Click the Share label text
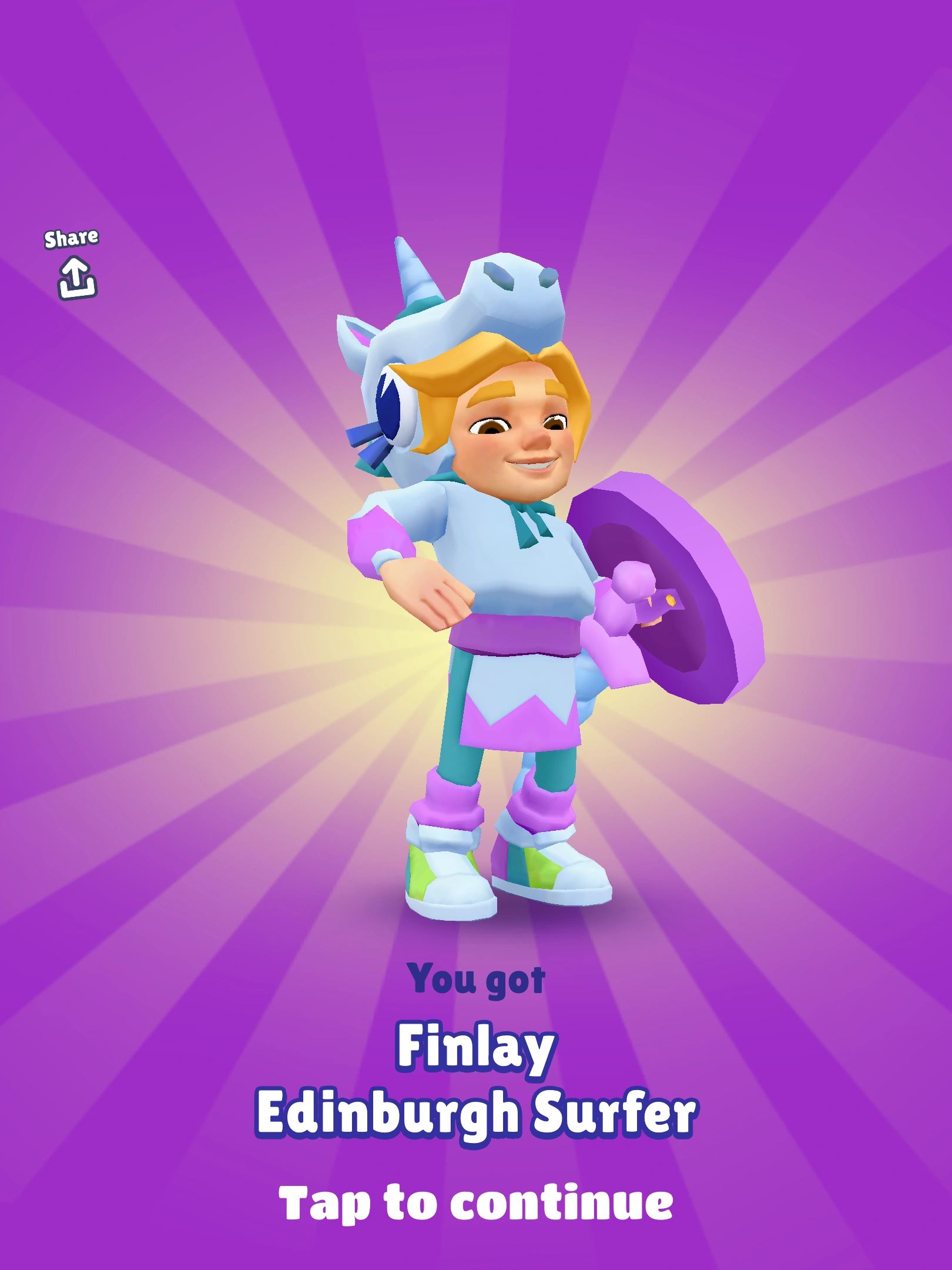Image resolution: width=952 pixels, height=1270 pixels. click(73, 238)
